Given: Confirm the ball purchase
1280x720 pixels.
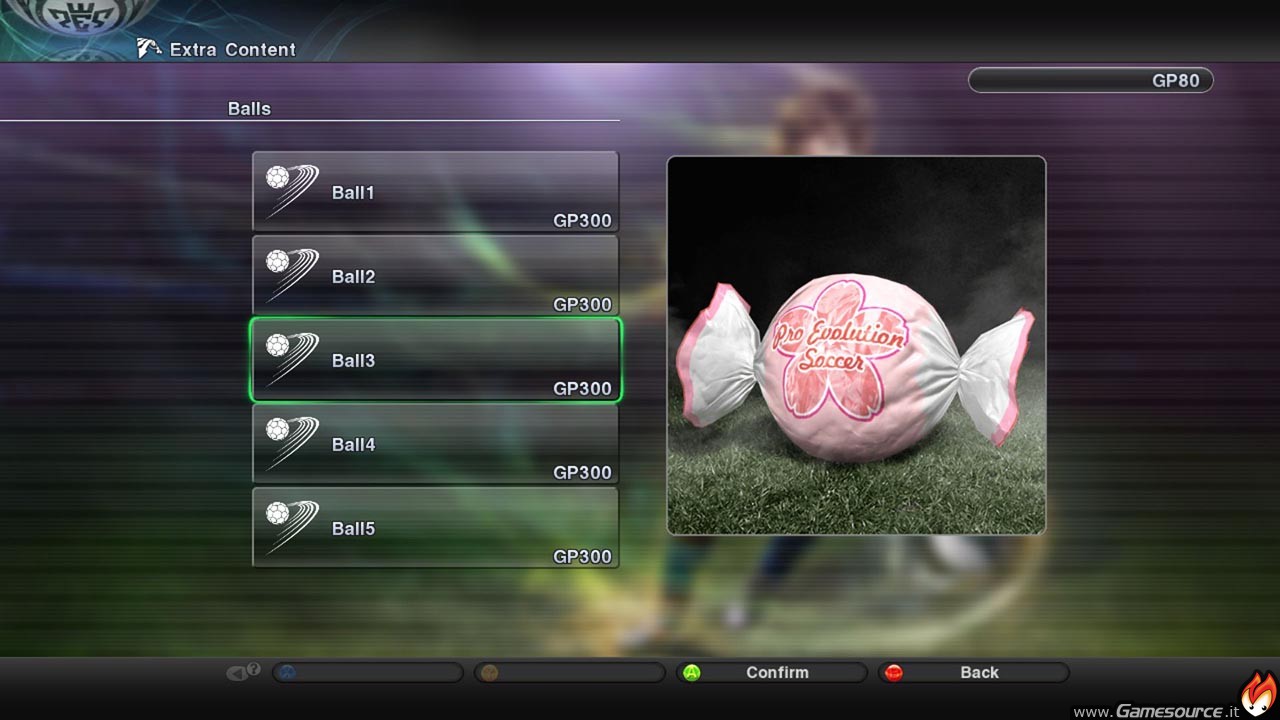Looking at the screenshot, I should [771, 673].
